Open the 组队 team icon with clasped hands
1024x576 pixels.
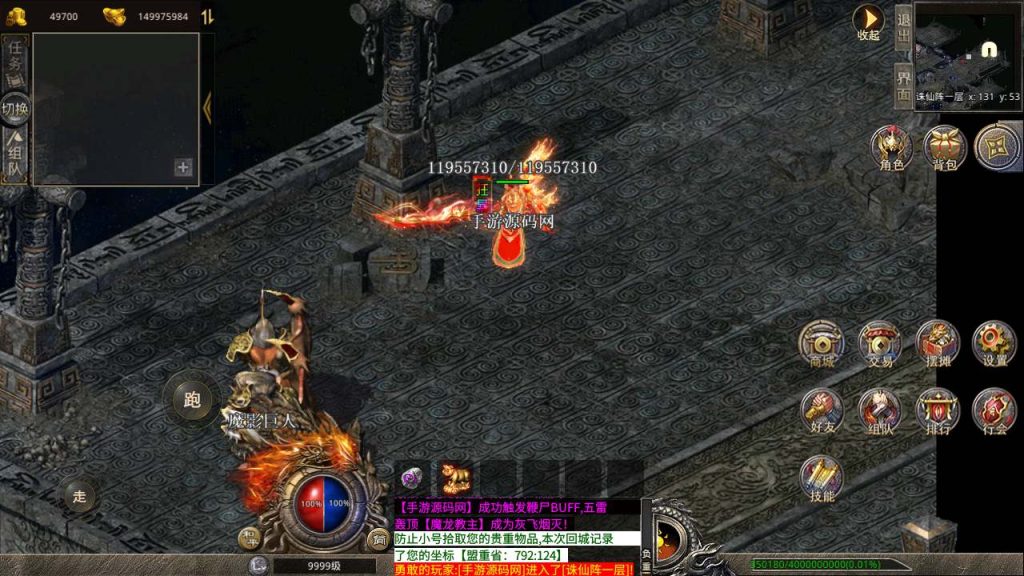coord(879,410)
